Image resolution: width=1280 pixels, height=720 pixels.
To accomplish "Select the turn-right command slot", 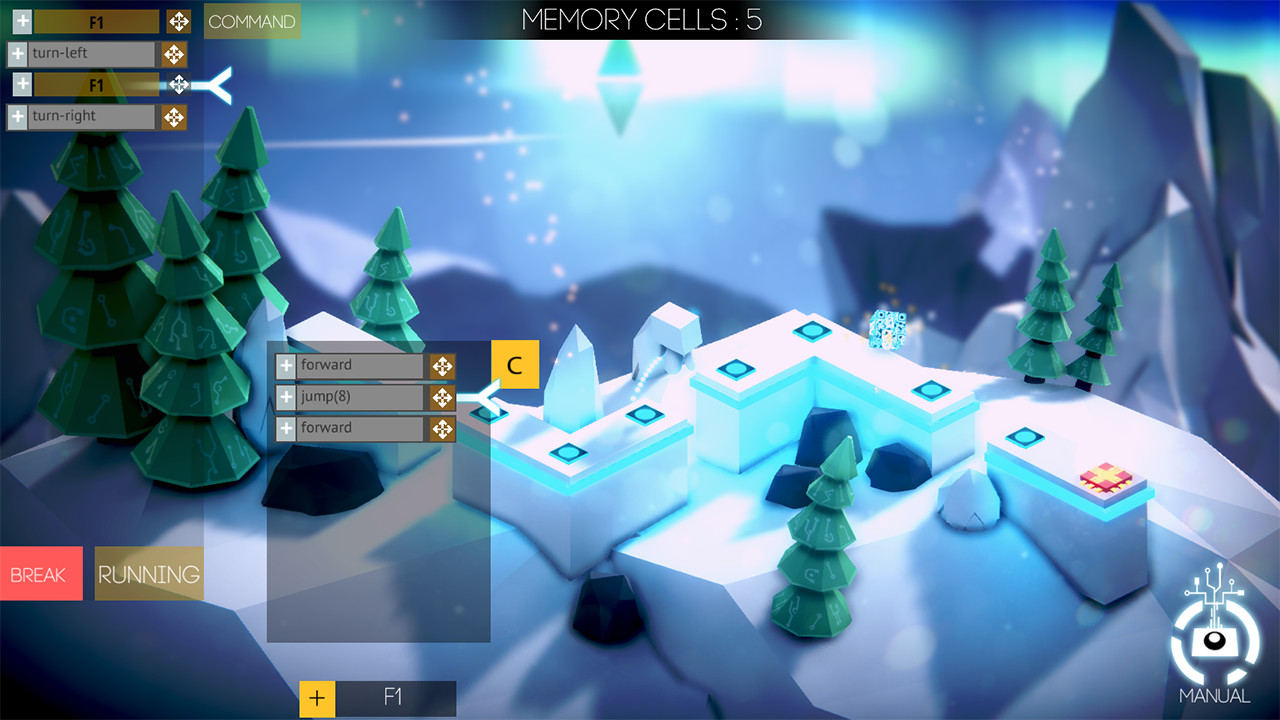I will click(x=90, y=116).
